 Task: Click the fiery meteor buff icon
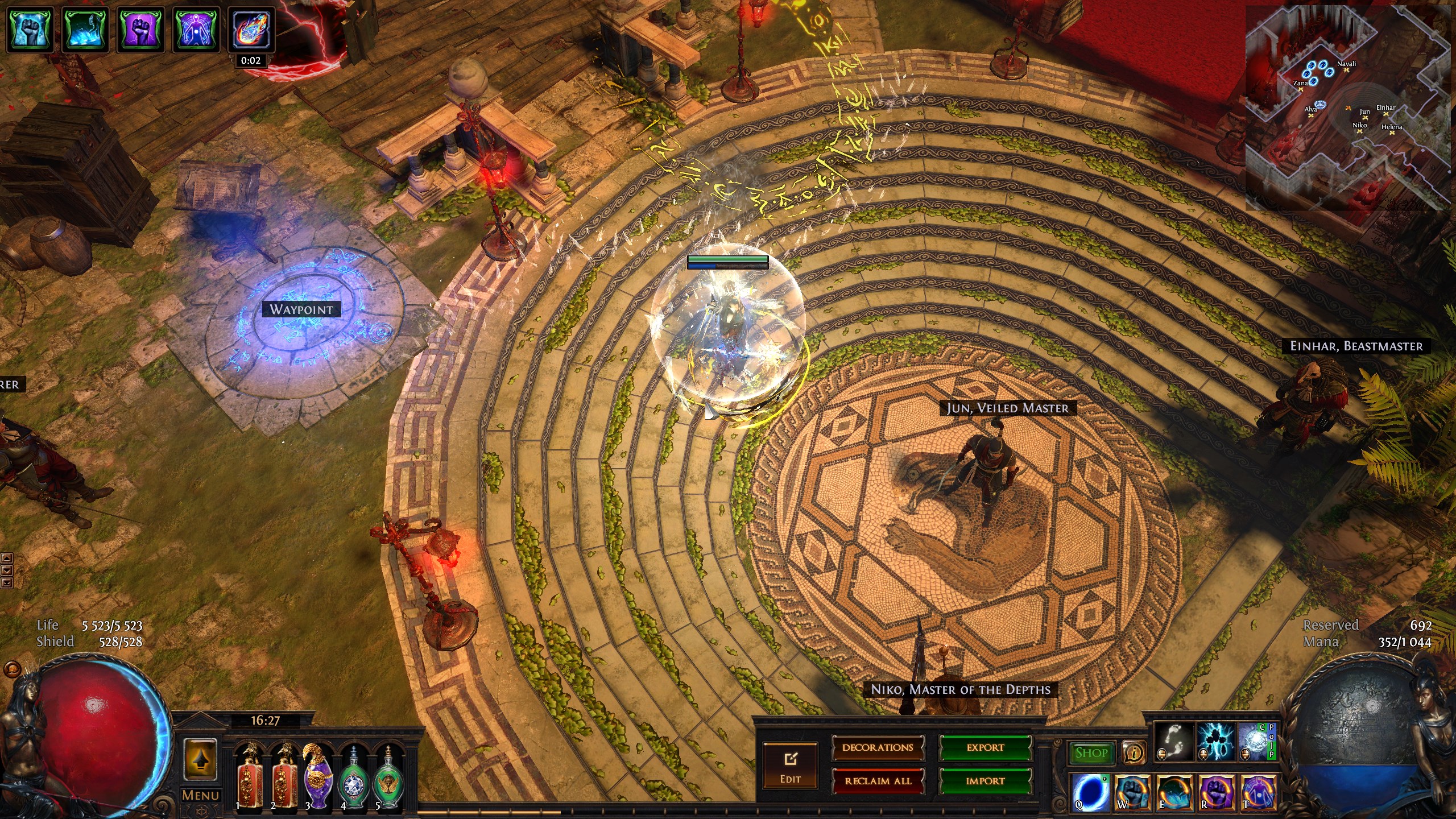tap(251, 30)
